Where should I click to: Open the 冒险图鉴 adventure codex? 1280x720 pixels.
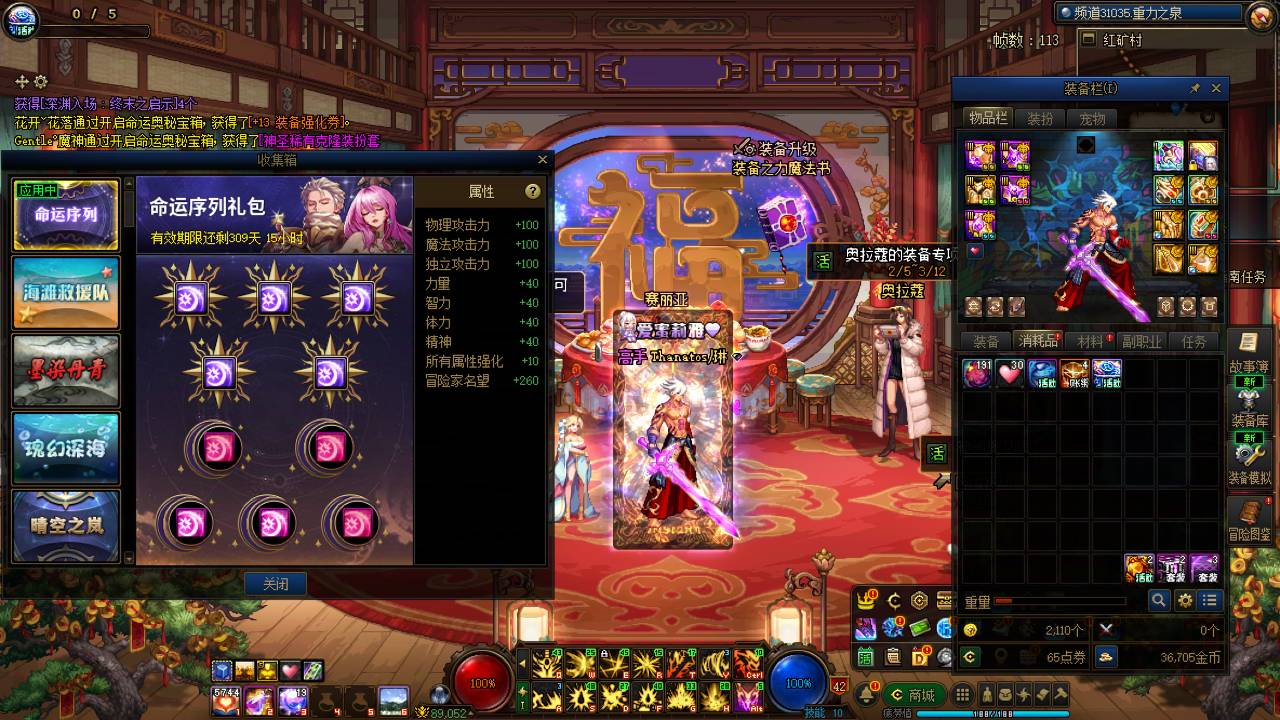point(1249,522)
